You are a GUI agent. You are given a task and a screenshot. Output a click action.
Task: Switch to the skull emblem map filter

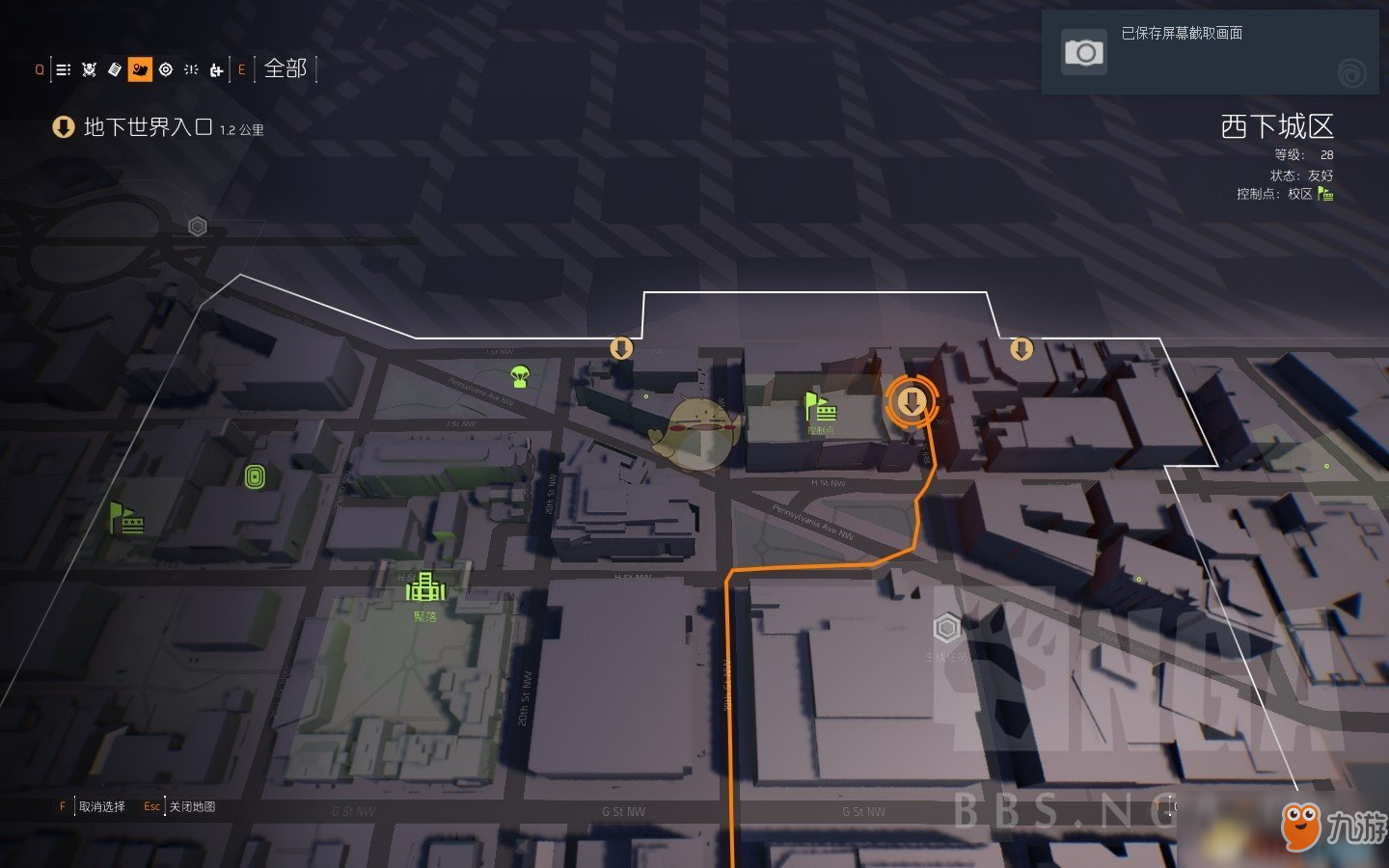click(x=90, y=69)
